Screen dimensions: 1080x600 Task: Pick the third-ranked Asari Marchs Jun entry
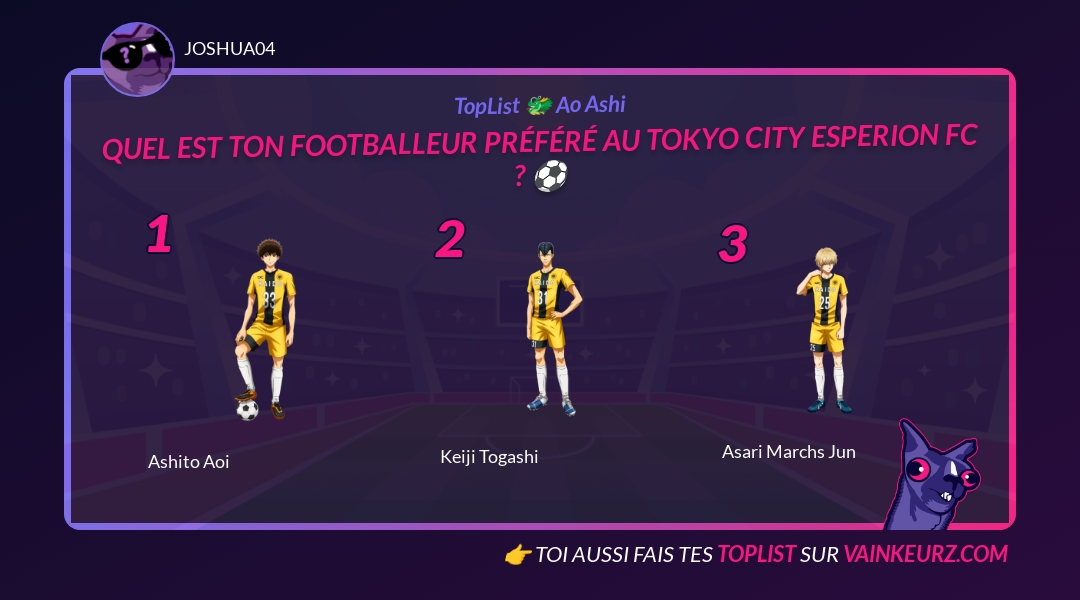(x=828, y=330)
